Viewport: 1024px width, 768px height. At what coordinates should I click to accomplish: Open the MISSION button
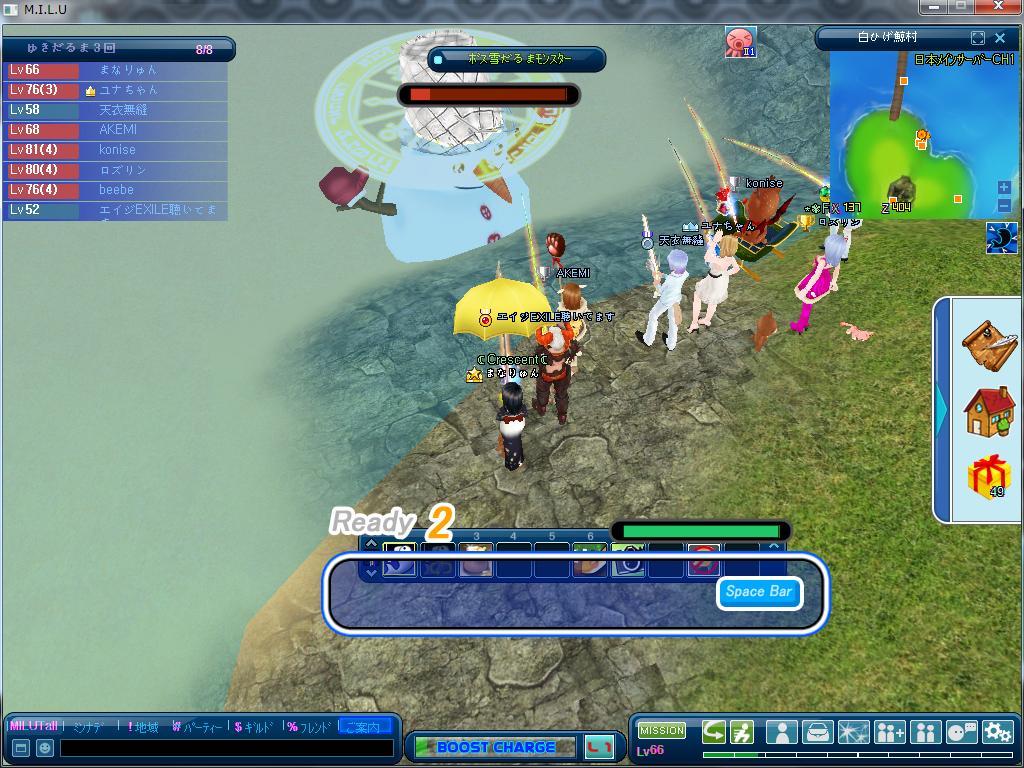(661, 731)
